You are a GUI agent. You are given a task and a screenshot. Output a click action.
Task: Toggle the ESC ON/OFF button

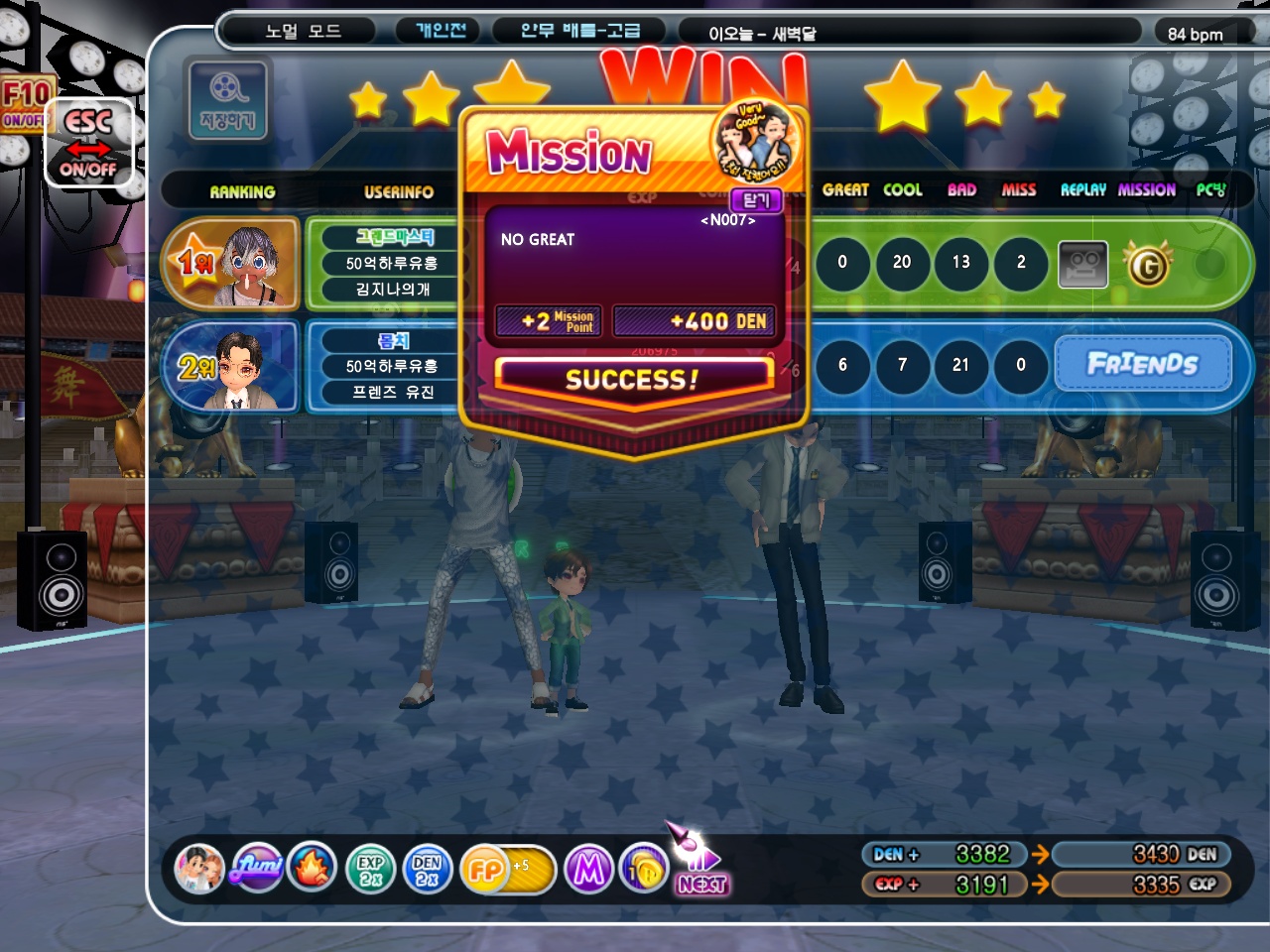88,144
